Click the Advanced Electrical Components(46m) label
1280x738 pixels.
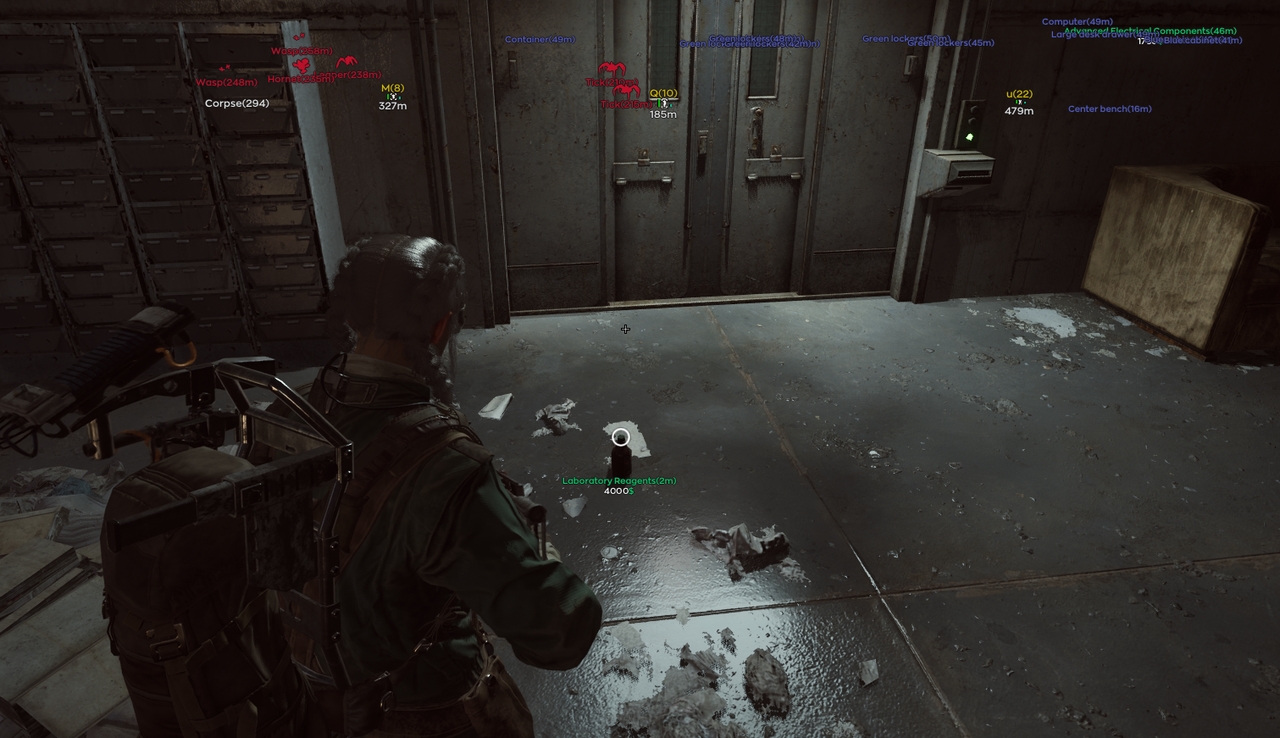[1150, 31]
